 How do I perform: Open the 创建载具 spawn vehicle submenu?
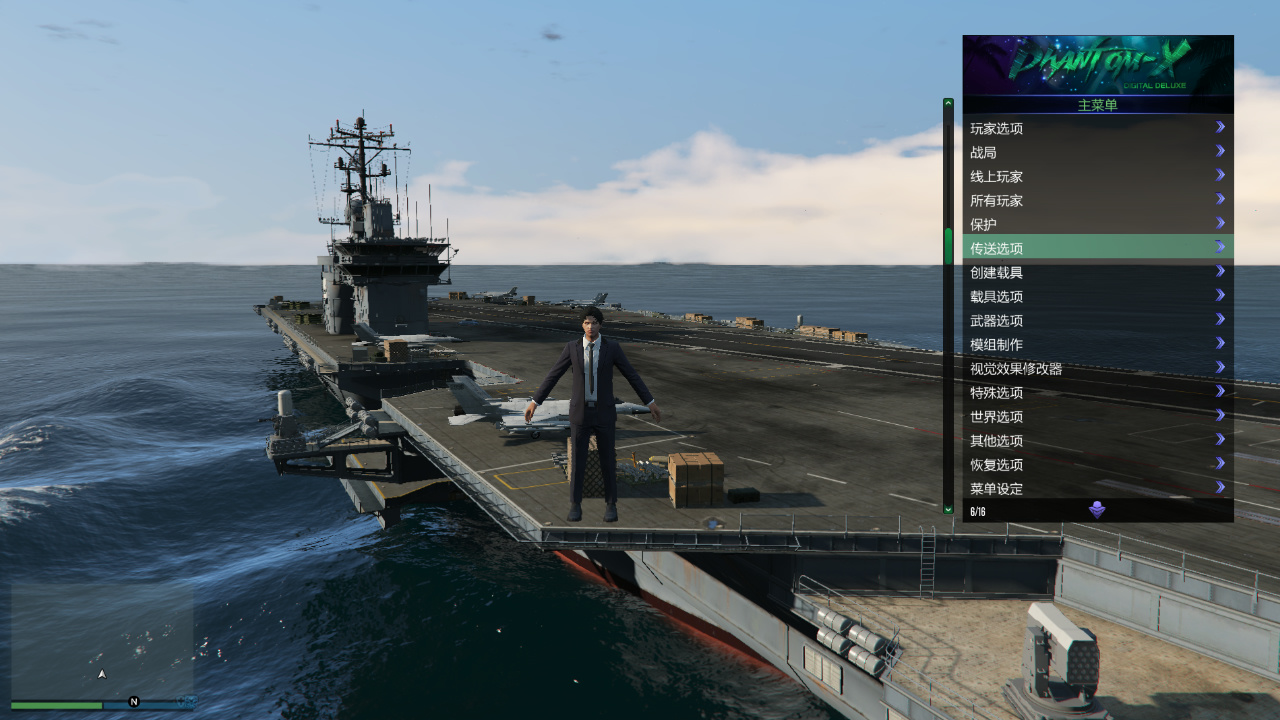[x=1097, y=272]
